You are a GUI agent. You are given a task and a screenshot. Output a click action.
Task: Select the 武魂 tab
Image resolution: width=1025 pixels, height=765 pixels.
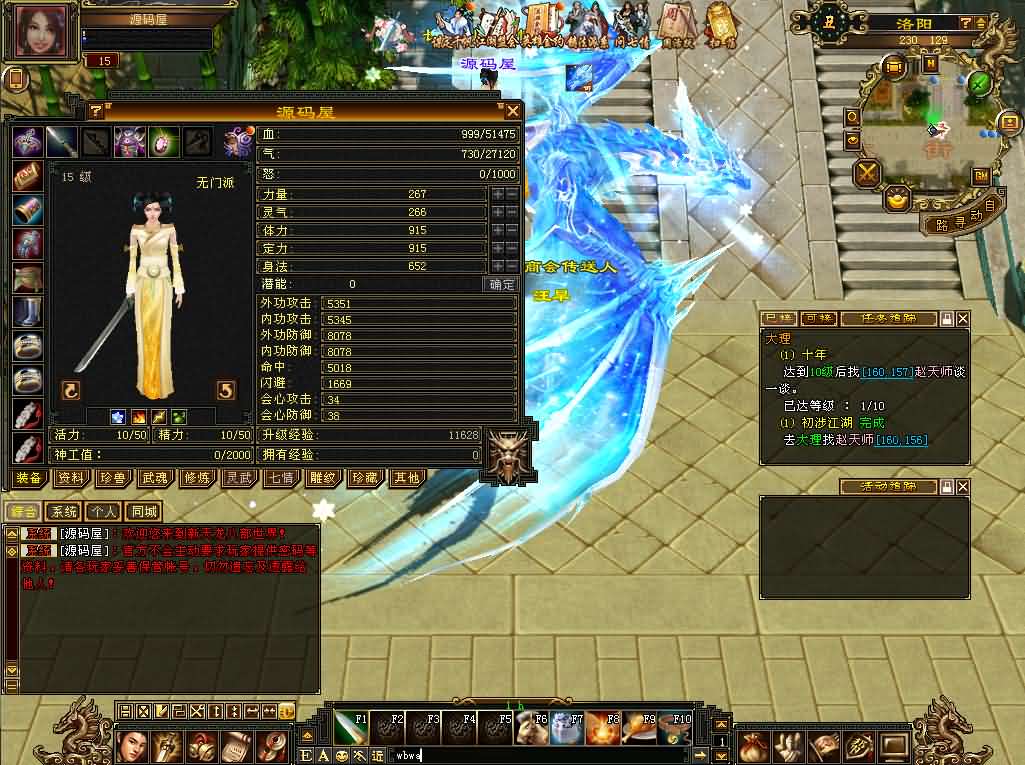154,478
